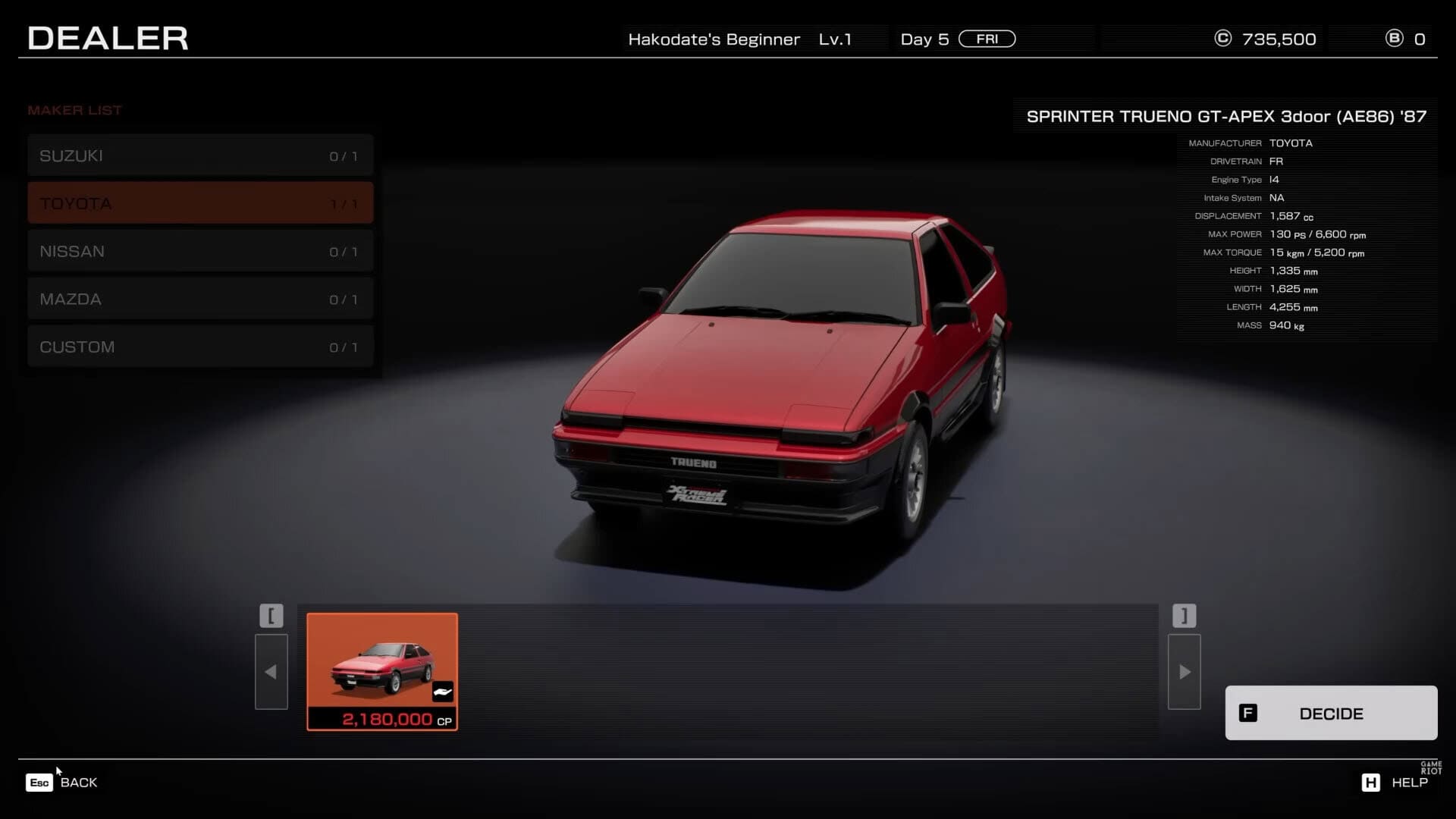
Task: Select the Custom maker entry
Action: click(200, 347)
